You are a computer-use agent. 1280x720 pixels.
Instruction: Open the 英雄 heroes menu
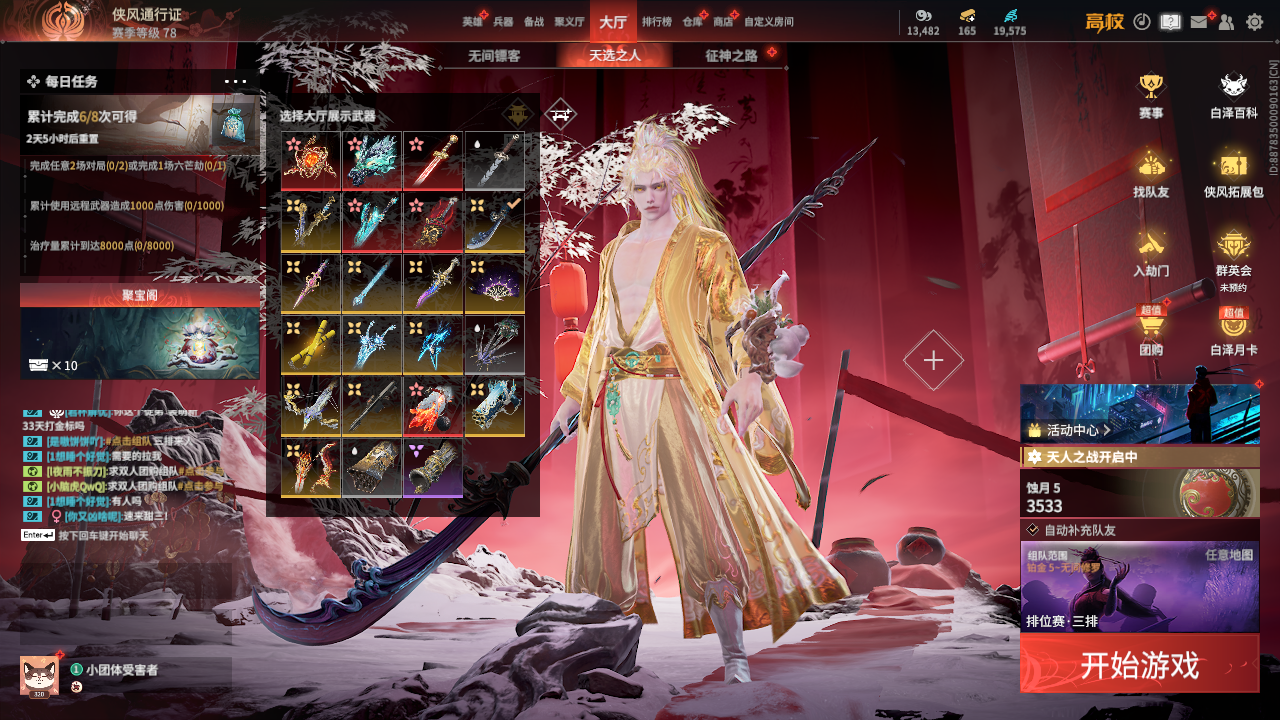(x=472, y=22)
